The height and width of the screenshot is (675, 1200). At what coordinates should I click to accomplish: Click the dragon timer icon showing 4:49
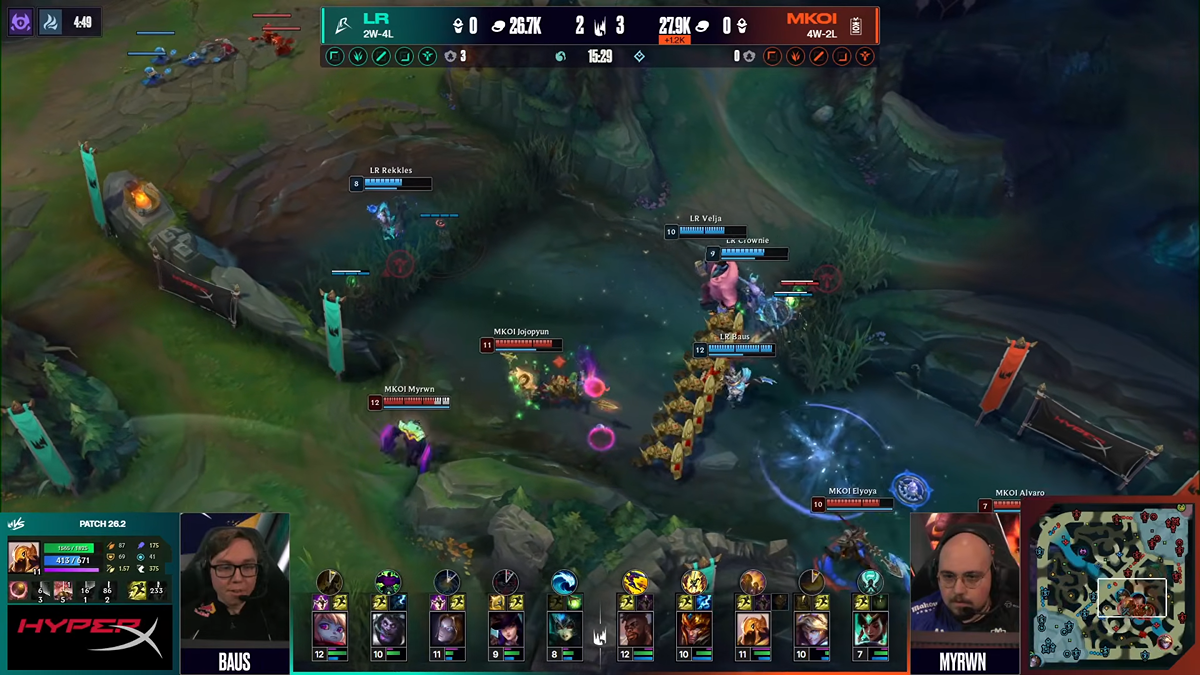click(52, 21)
